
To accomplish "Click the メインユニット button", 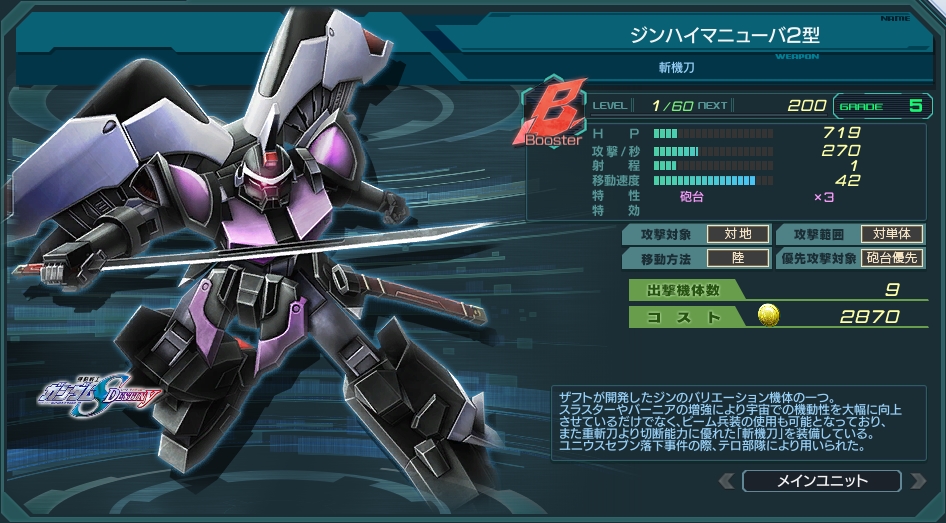I will pyautogui.click(x=821, y=481).
